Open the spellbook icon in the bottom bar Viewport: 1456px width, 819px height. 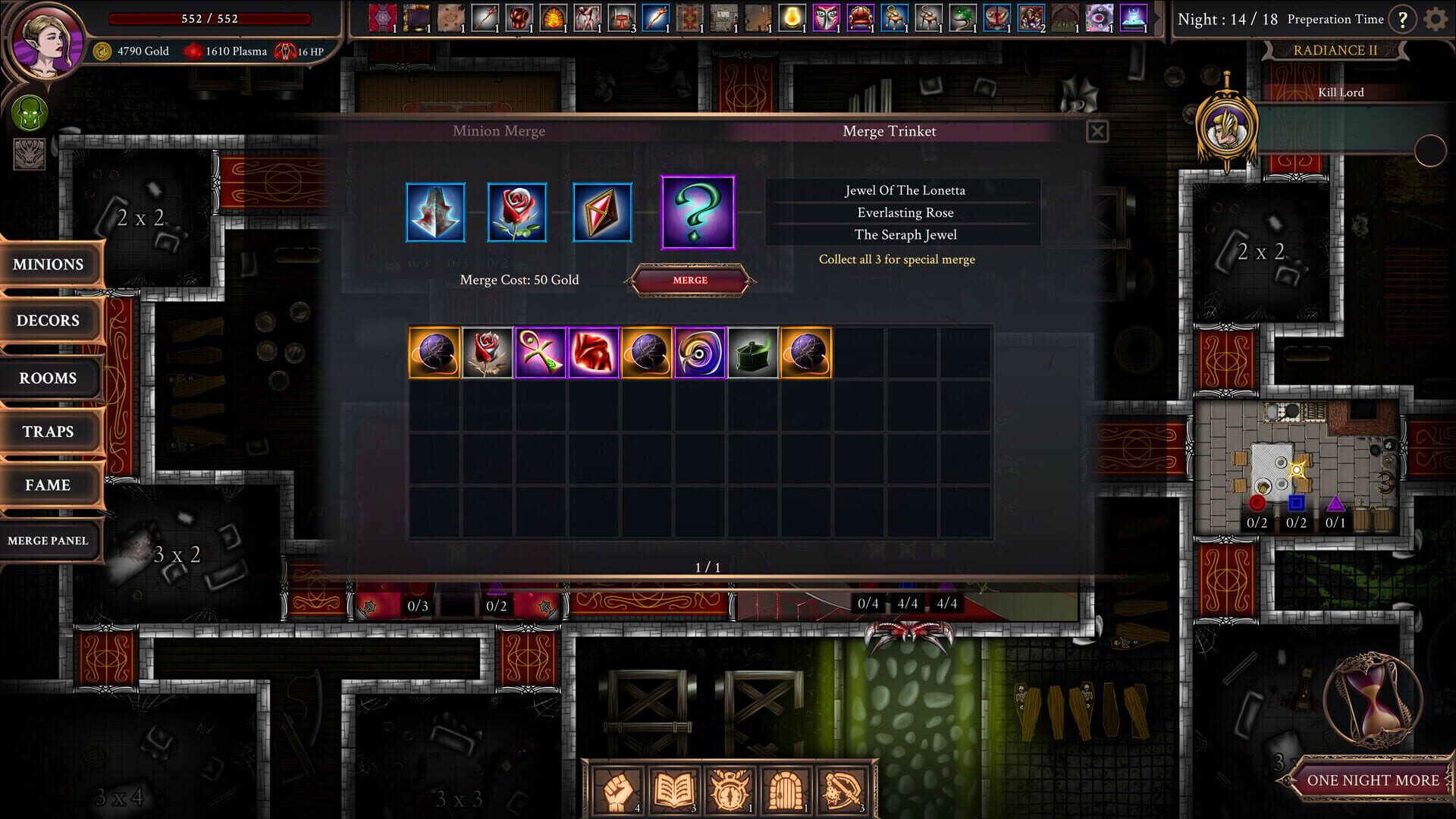click(675, 789)
